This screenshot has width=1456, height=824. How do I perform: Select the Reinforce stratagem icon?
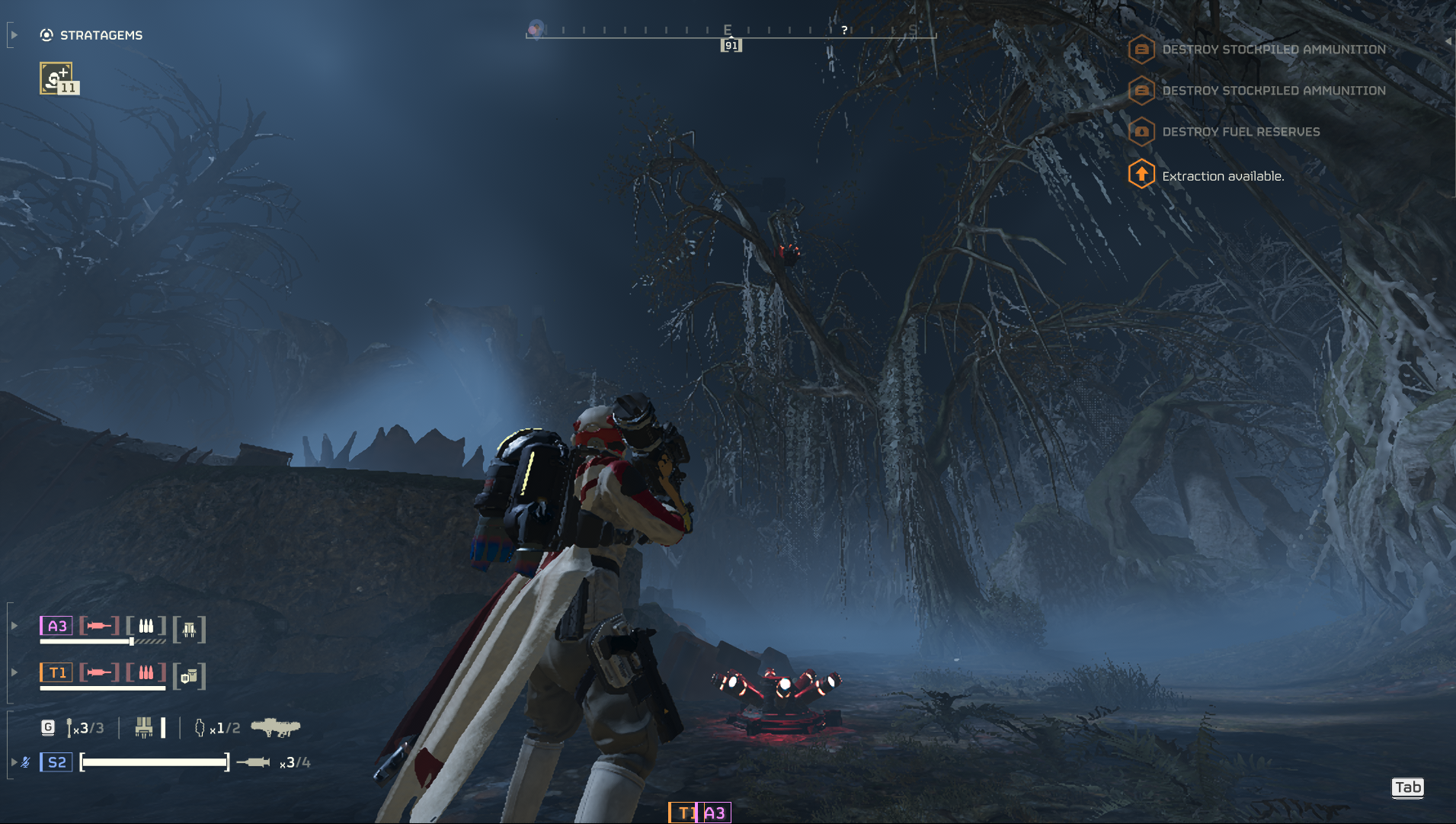tap(56, 79)
